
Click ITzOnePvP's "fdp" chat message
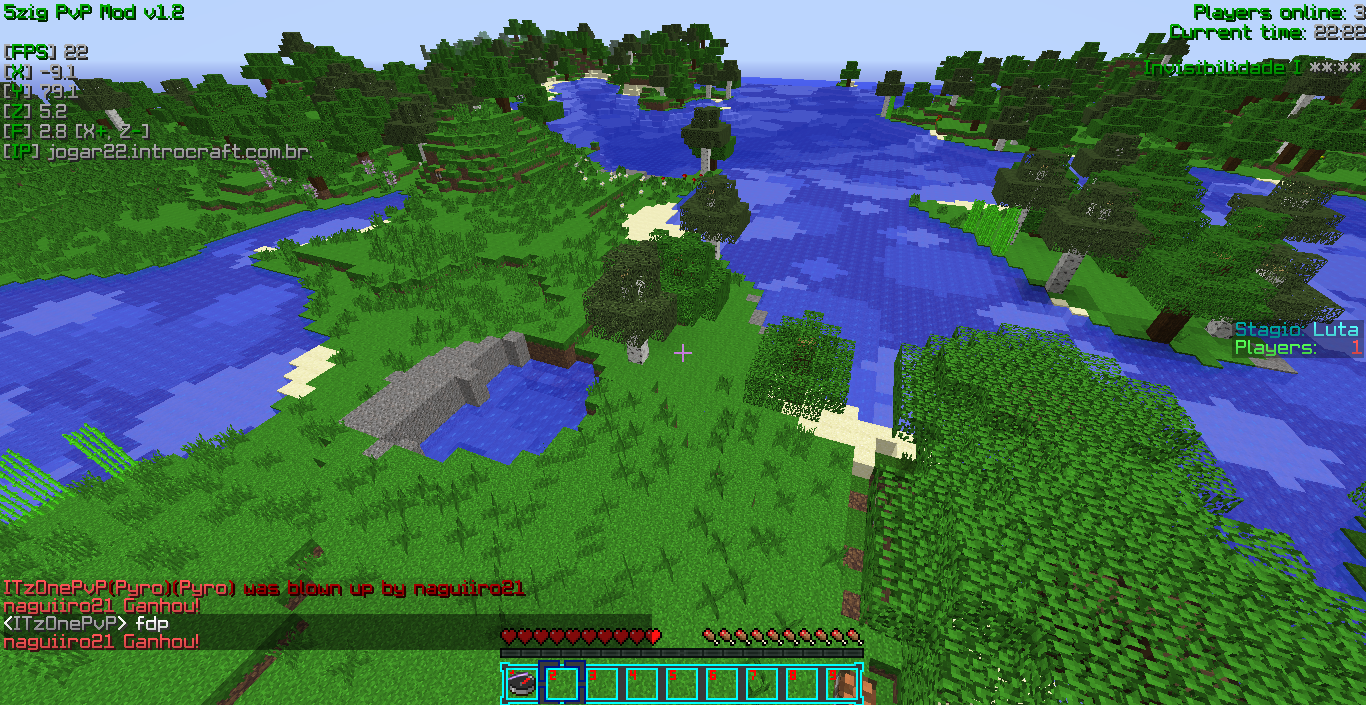[152, 623]
